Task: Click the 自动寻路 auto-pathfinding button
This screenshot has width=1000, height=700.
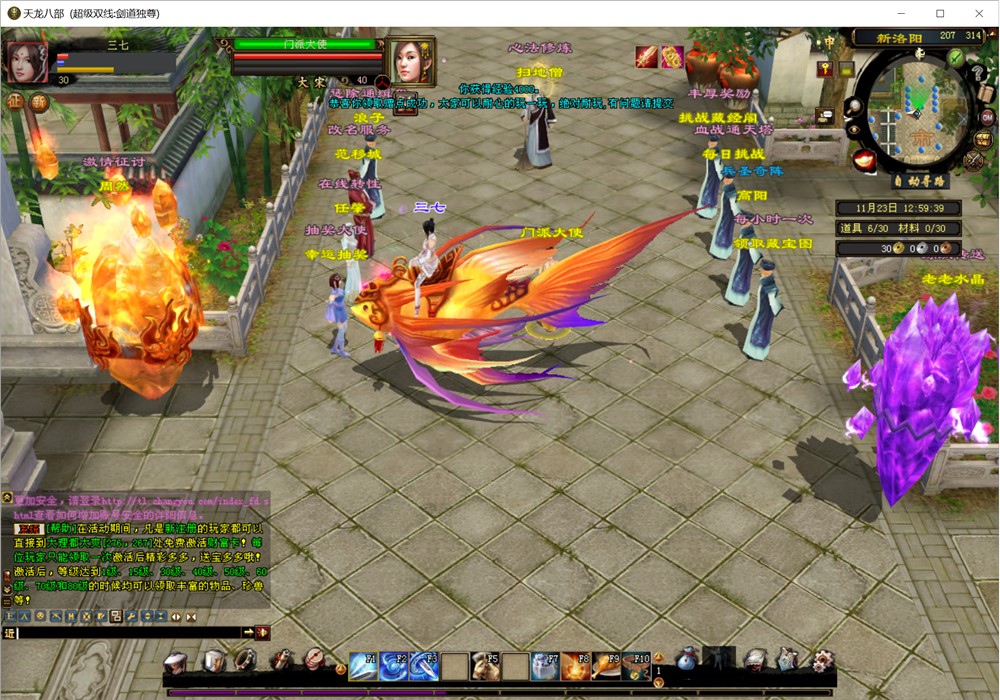Action: click(920, 182)
